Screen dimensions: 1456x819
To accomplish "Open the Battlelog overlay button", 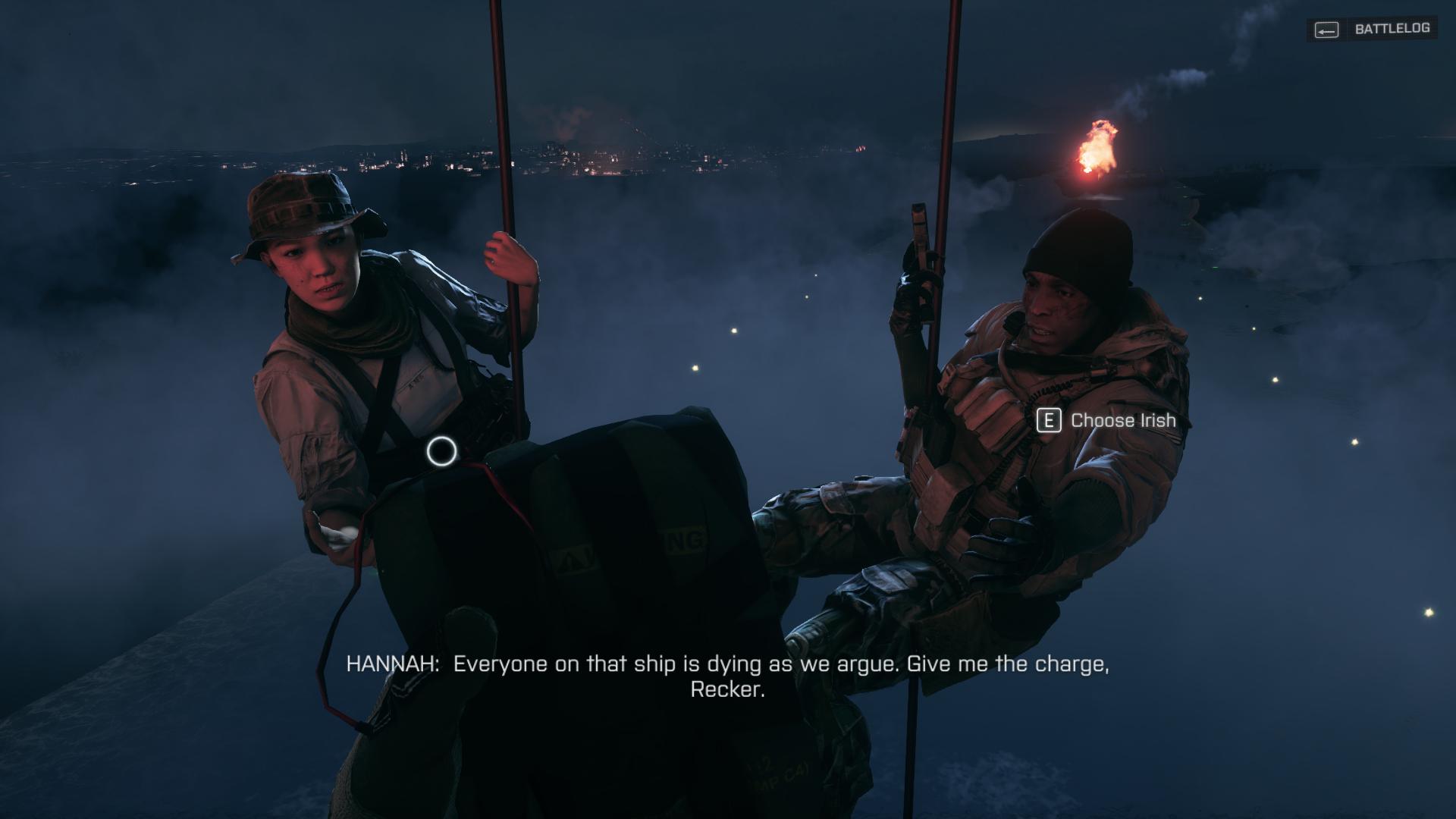I will click(1373, 30).
